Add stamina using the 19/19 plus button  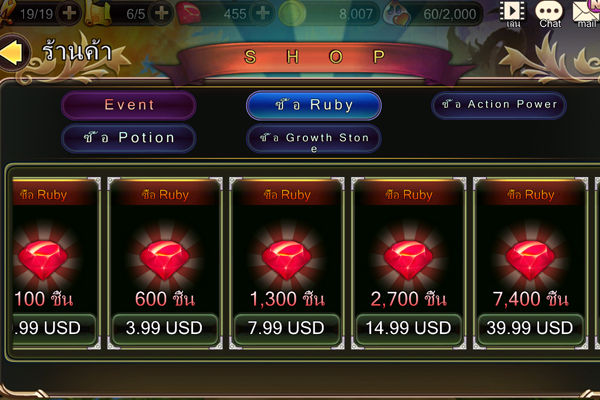(x=69, y=14)
